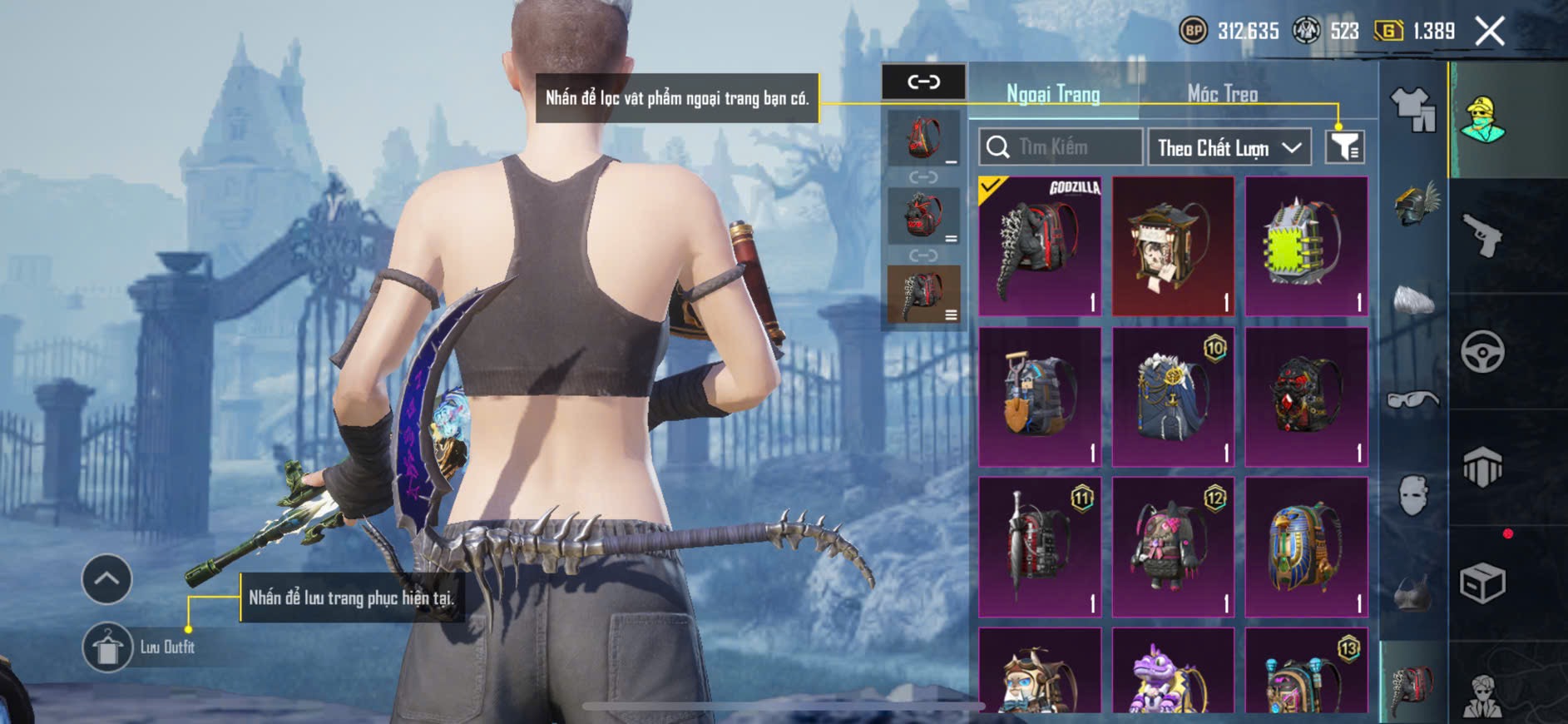The image size is (1568, 724).
Task: Show the winged helmet category
Action: click(x=1415, y=204)
